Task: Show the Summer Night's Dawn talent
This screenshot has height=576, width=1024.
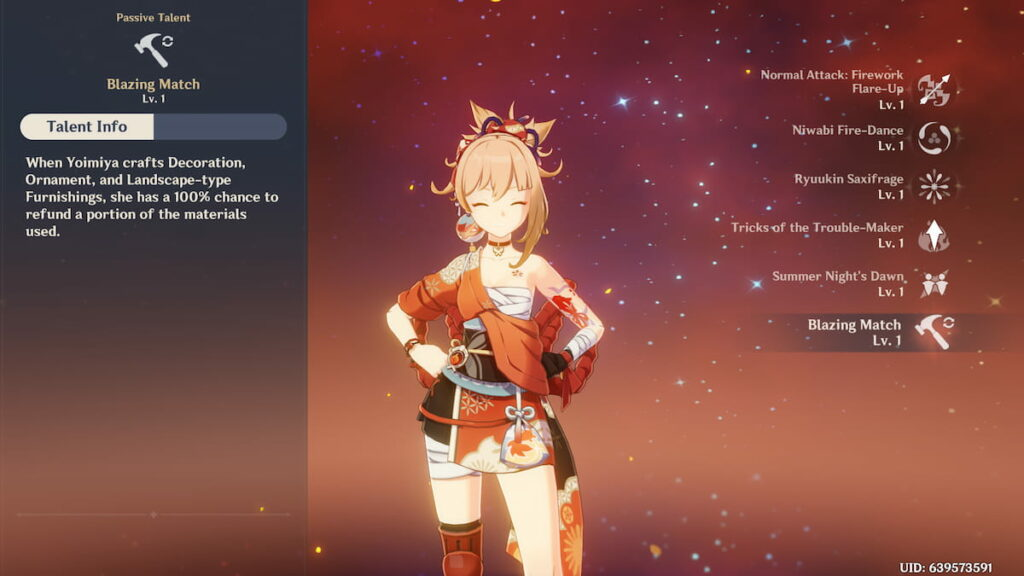Action: pos(934,284)
